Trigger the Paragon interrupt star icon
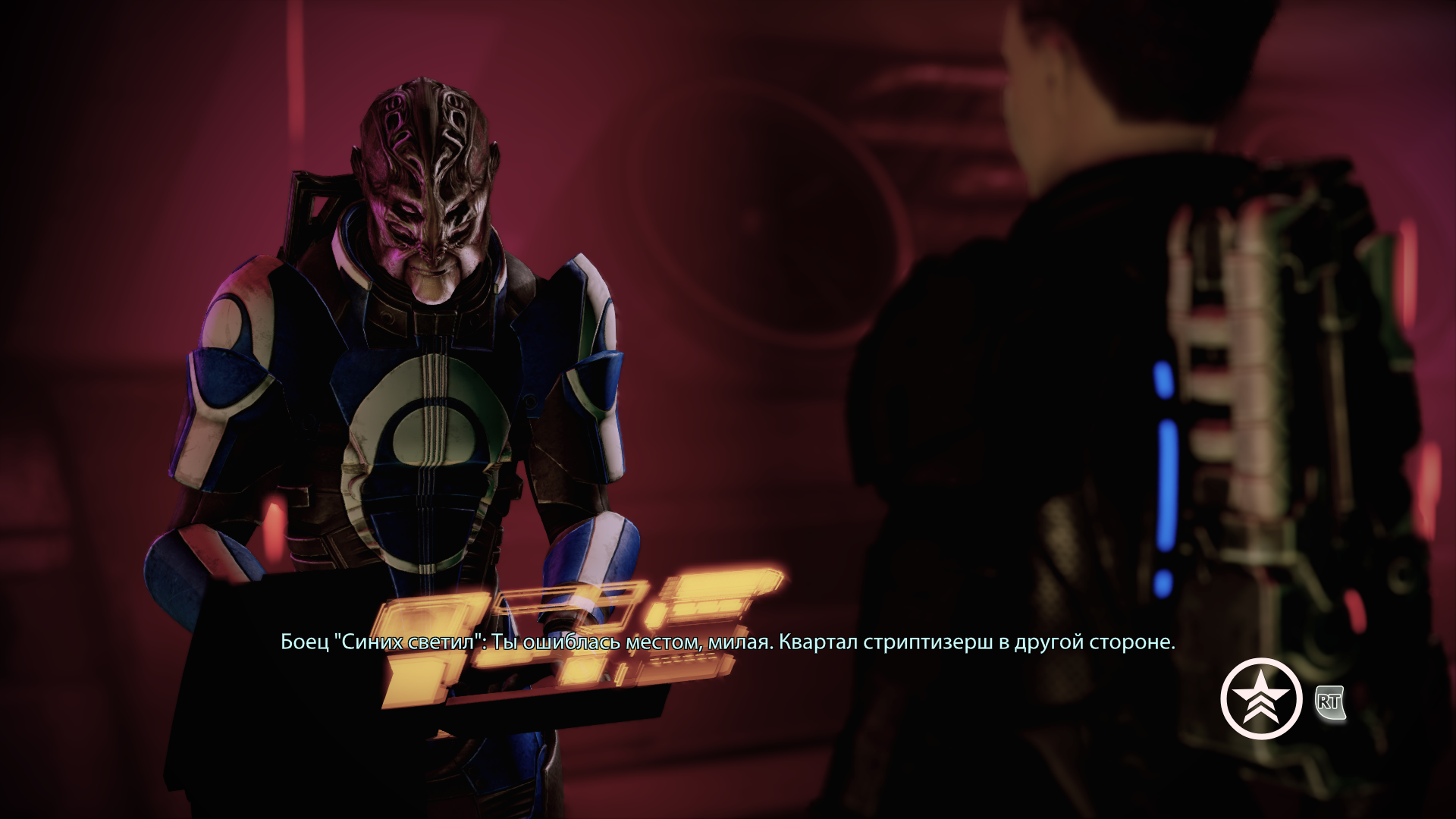The width and height of the screenshot is (1456, 819). (1260, 698)
